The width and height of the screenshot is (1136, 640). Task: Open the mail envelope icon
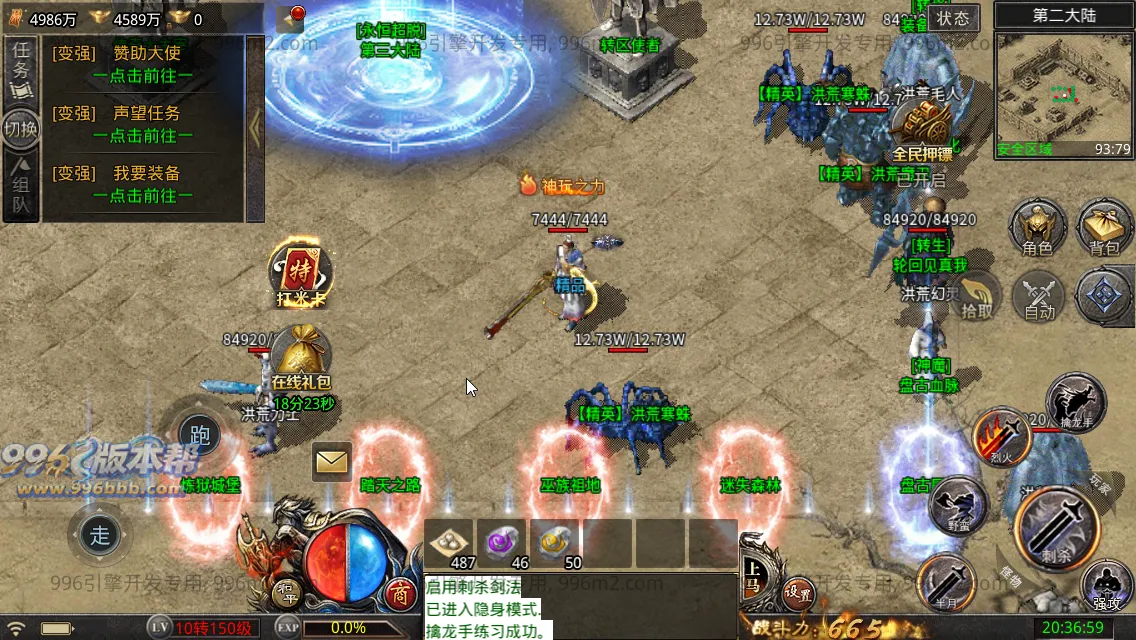click(x=331, y=461)
